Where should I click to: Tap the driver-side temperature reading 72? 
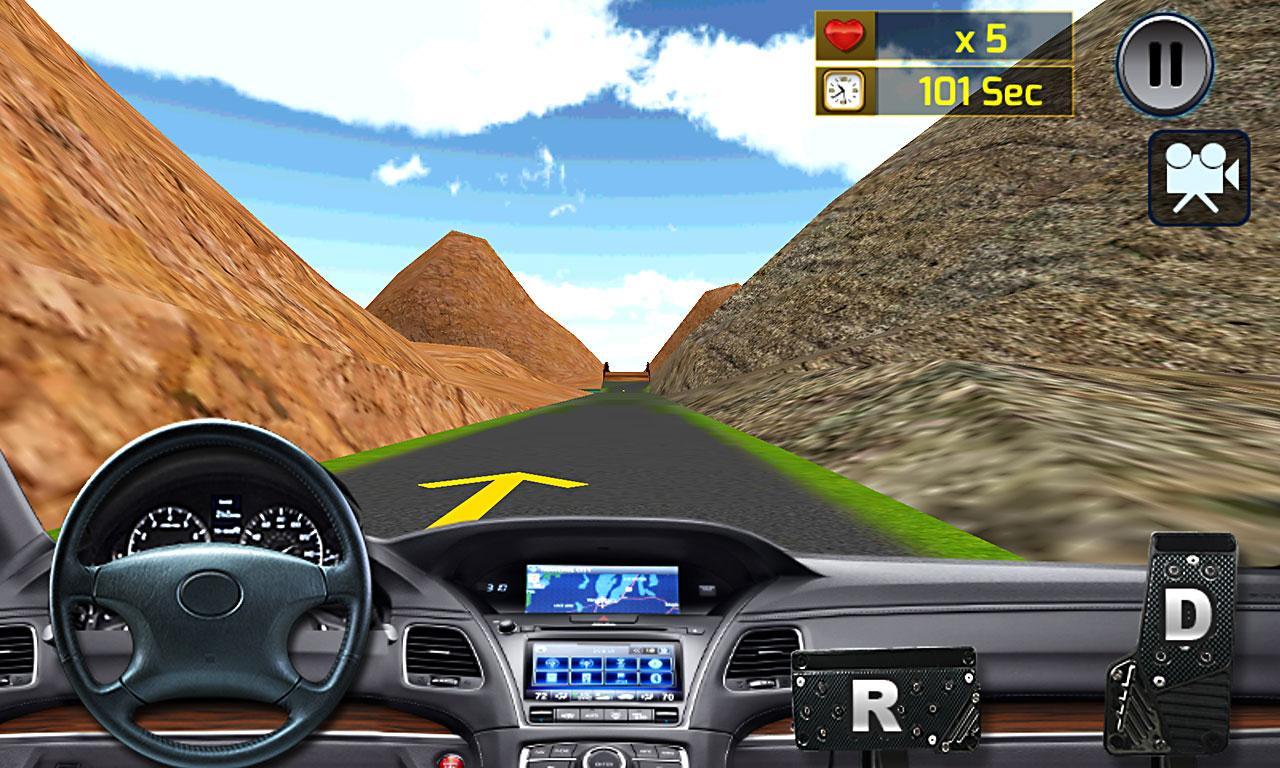[x=542, y=695]
